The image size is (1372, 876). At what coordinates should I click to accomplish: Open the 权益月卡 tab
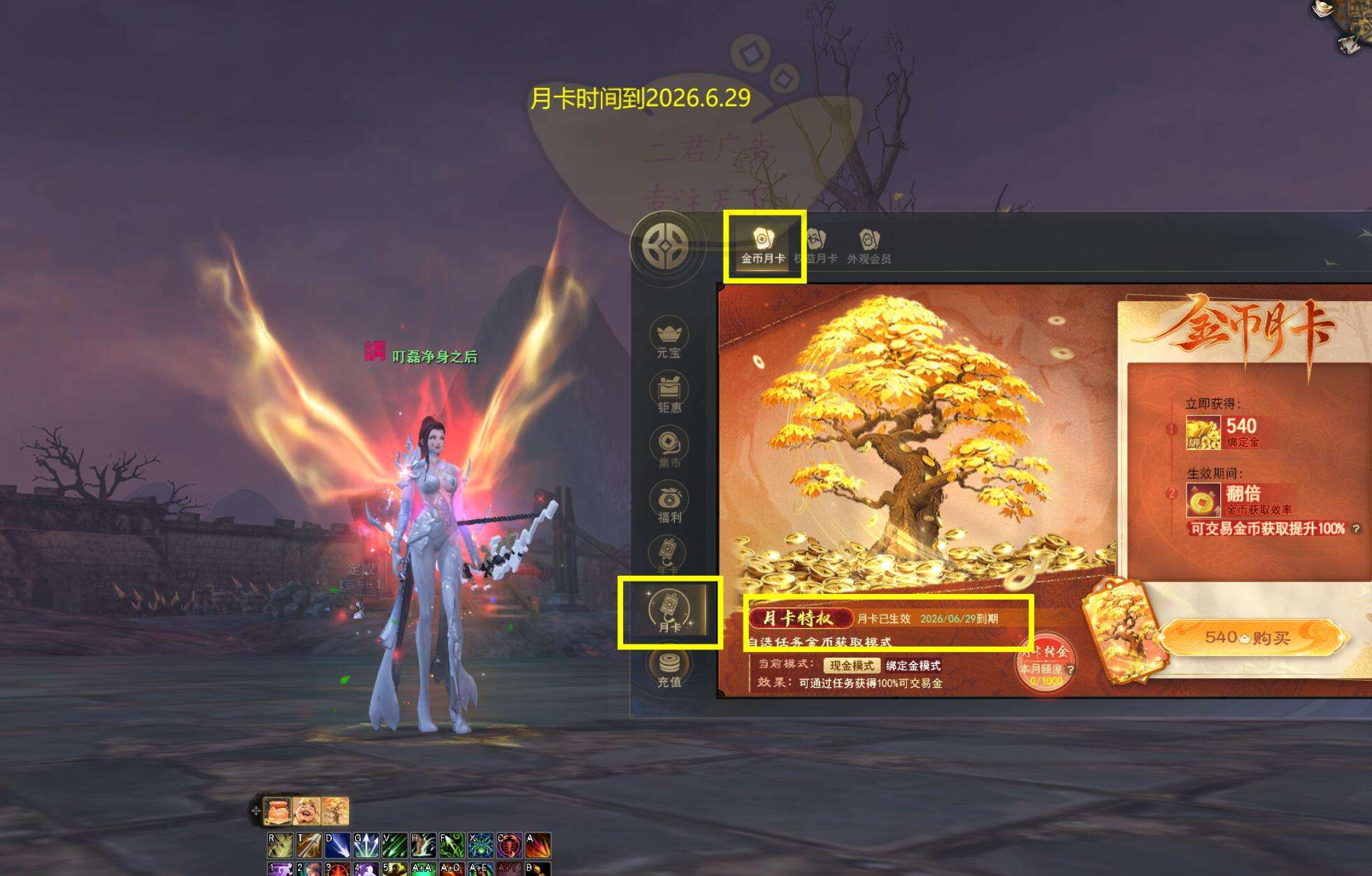point(816,246)
